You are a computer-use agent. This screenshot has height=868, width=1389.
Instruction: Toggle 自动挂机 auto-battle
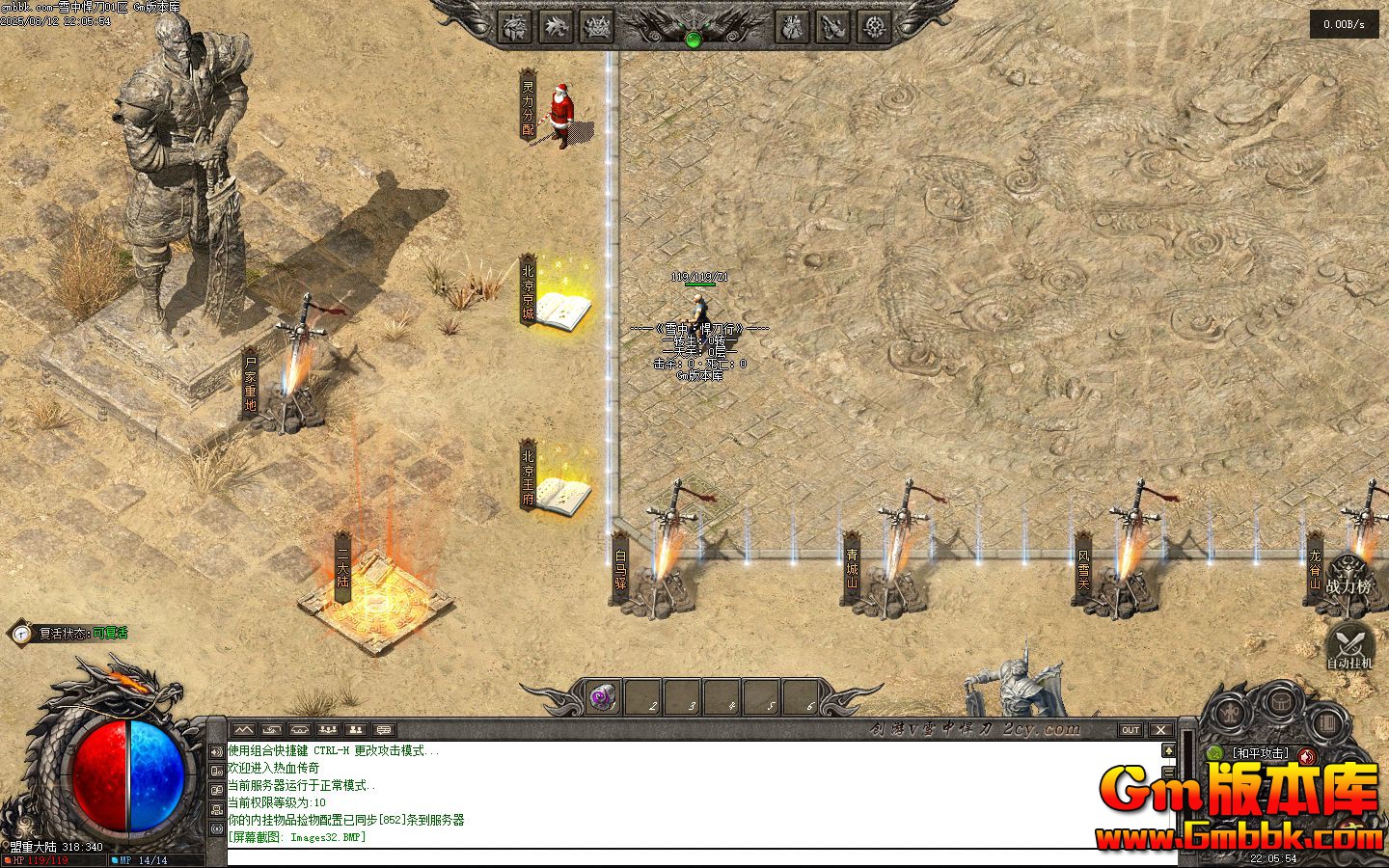[1349, 644]
